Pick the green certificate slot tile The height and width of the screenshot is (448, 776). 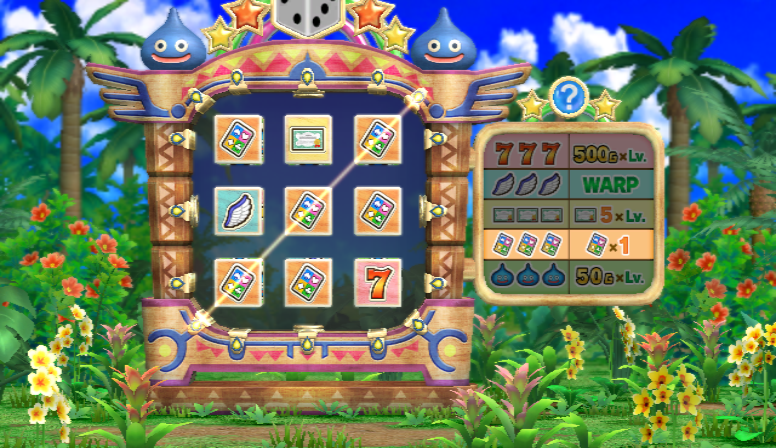point(308,139)
